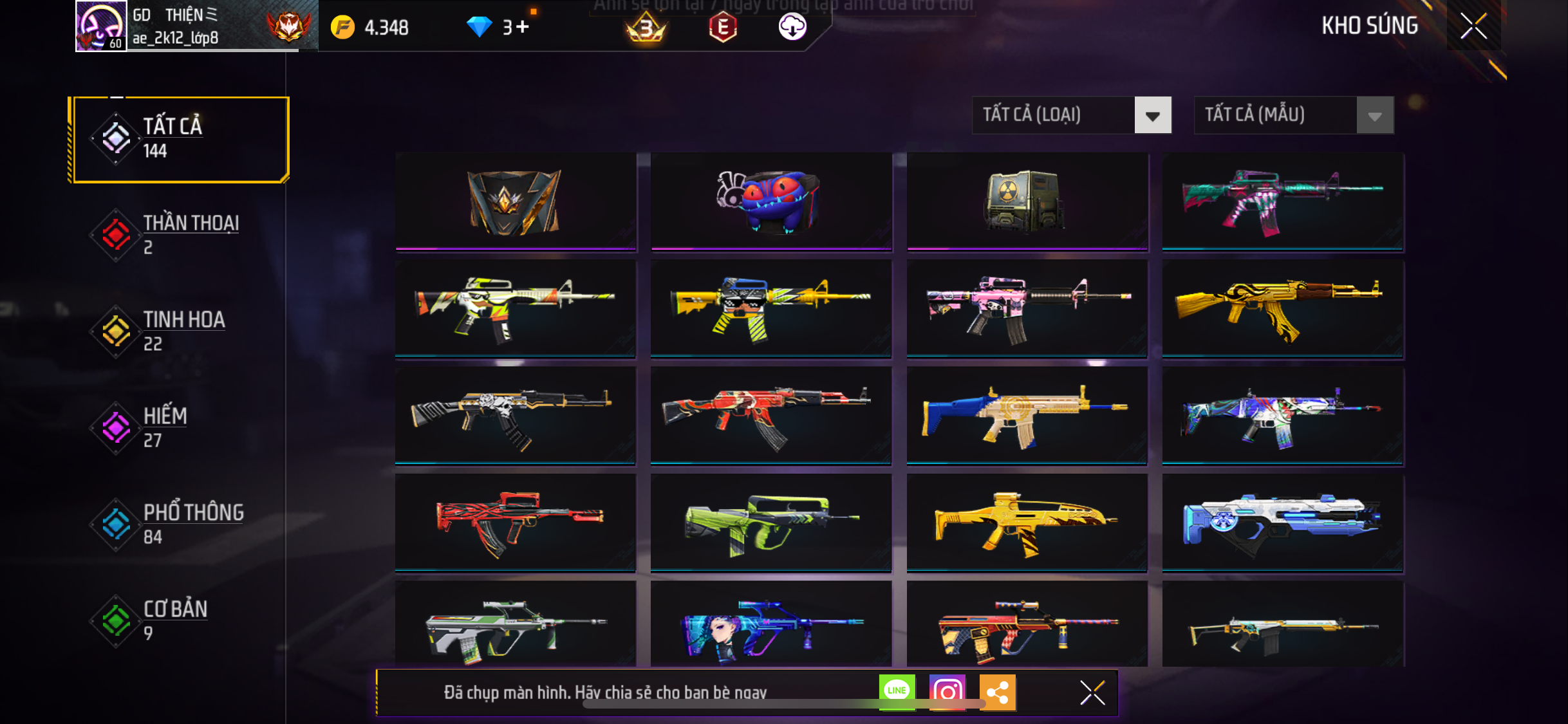Choose the golden XM8 rifle skin

click(x=1027, y=523)
